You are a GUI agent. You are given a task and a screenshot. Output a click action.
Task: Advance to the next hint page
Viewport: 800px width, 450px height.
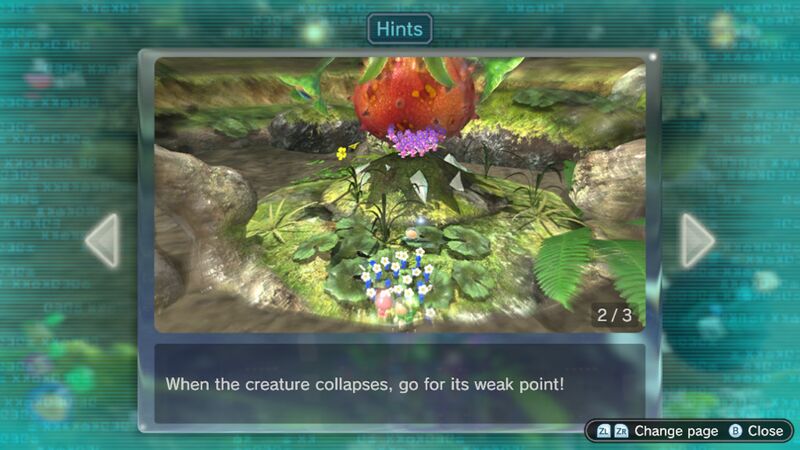[x=697, y=240]
